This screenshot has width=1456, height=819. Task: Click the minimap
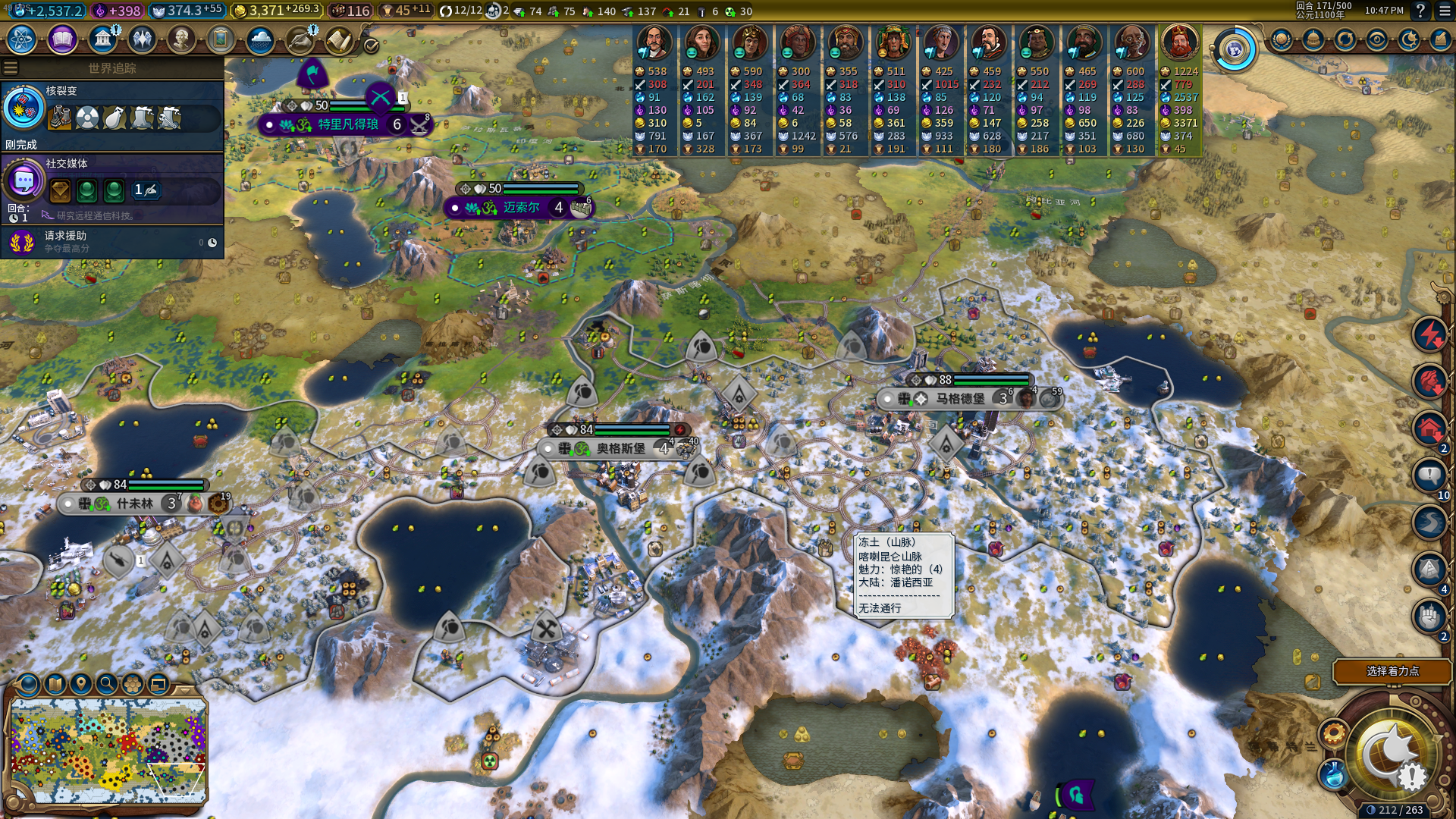[108, 750]
